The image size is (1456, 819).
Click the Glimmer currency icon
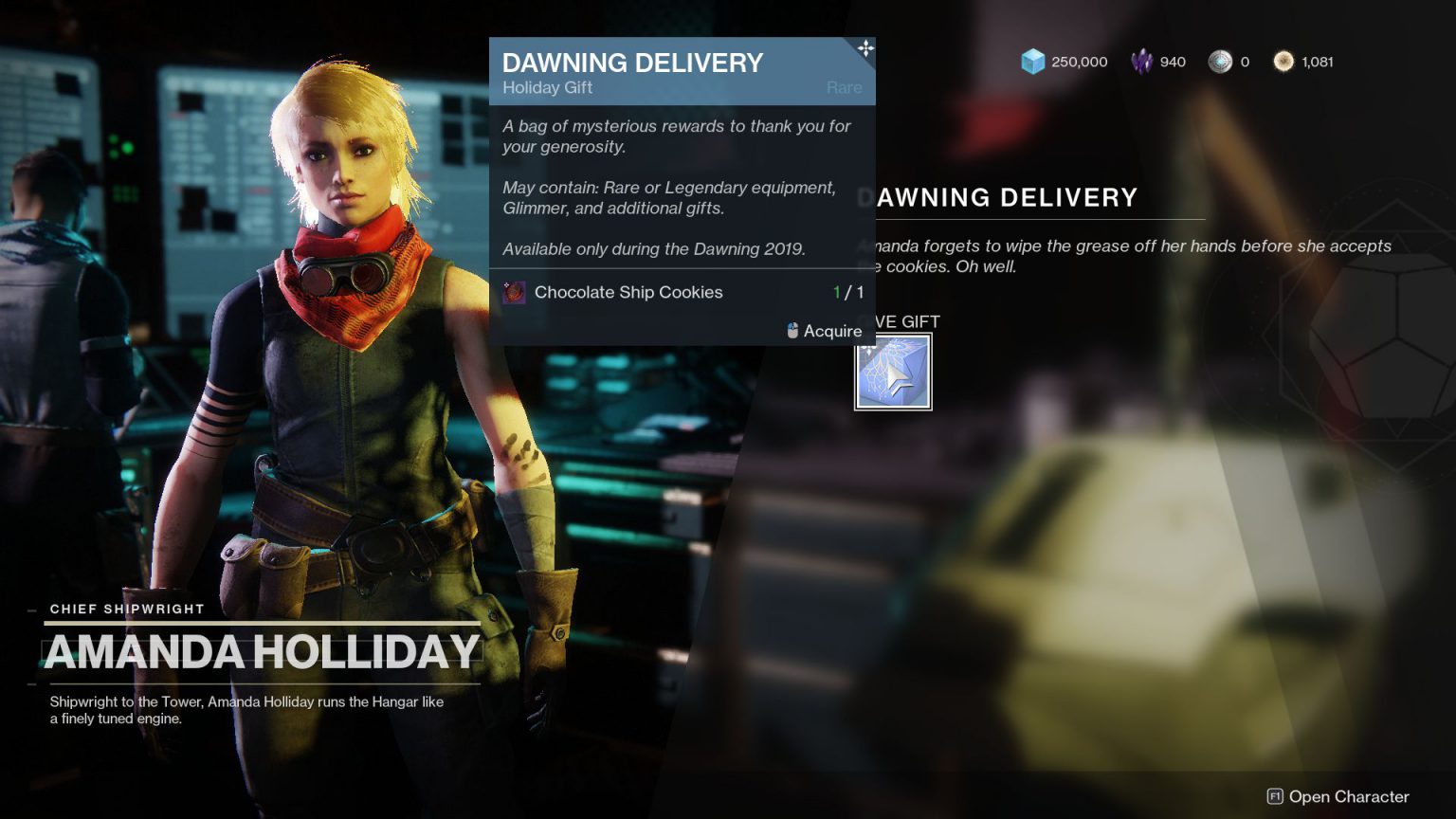click(1030, 61)
